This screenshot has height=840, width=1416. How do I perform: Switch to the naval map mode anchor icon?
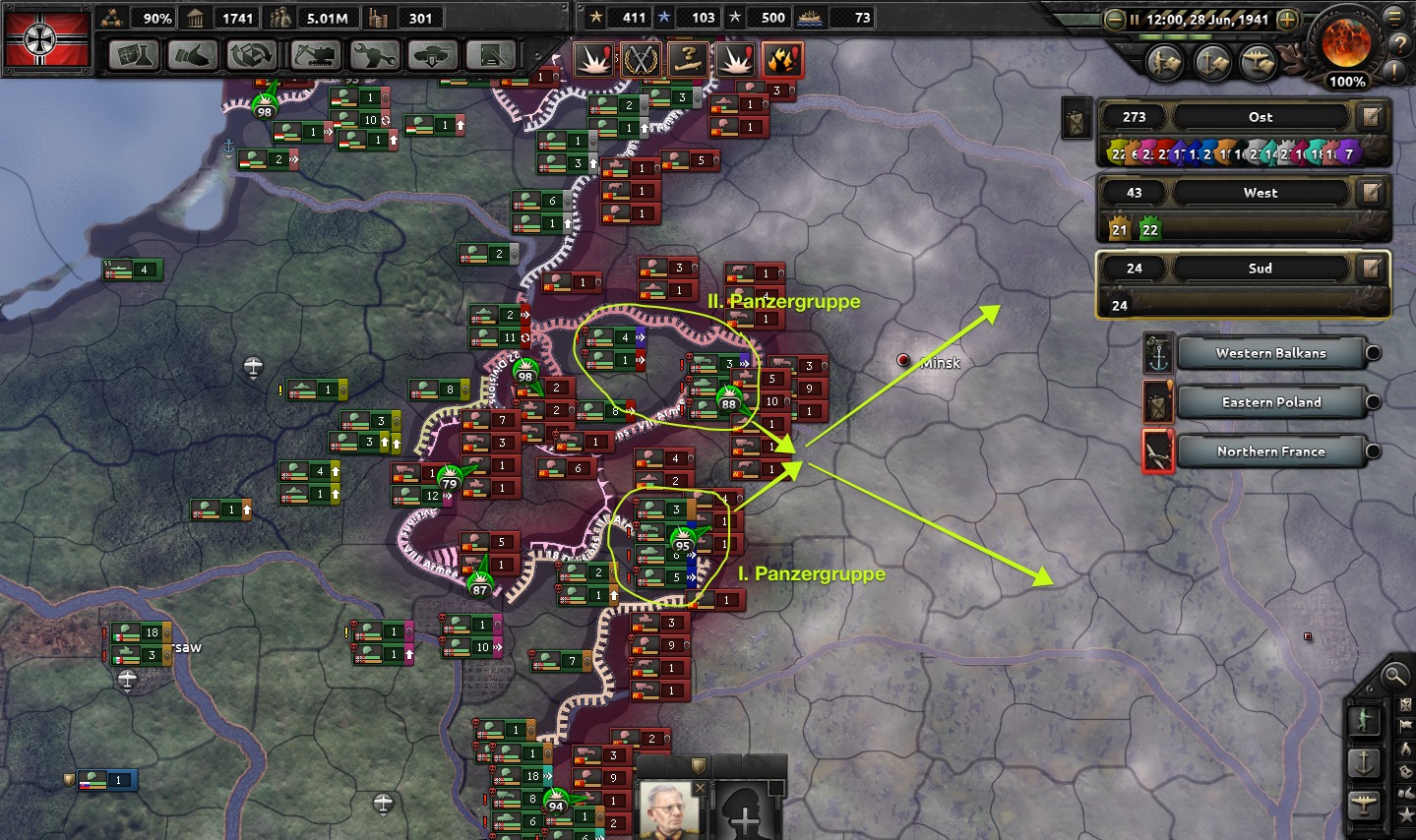coord(1364,762)
